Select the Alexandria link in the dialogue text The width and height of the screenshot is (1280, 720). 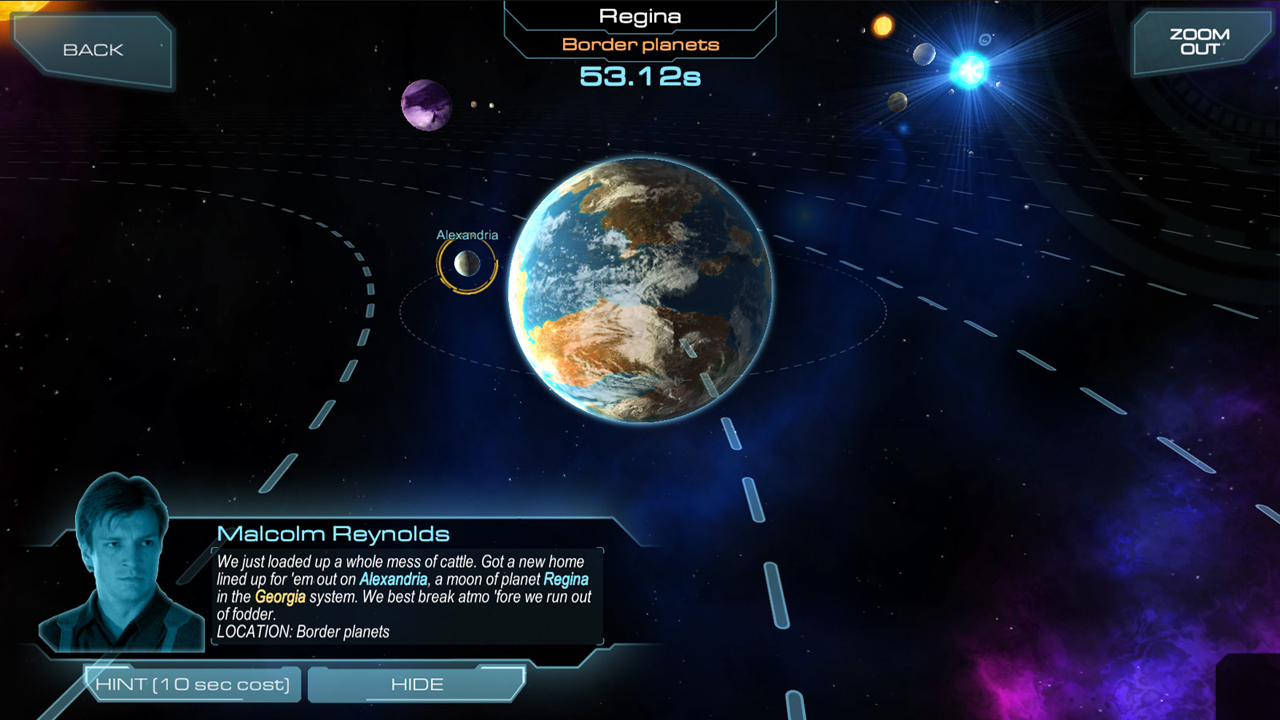point(394,579)
